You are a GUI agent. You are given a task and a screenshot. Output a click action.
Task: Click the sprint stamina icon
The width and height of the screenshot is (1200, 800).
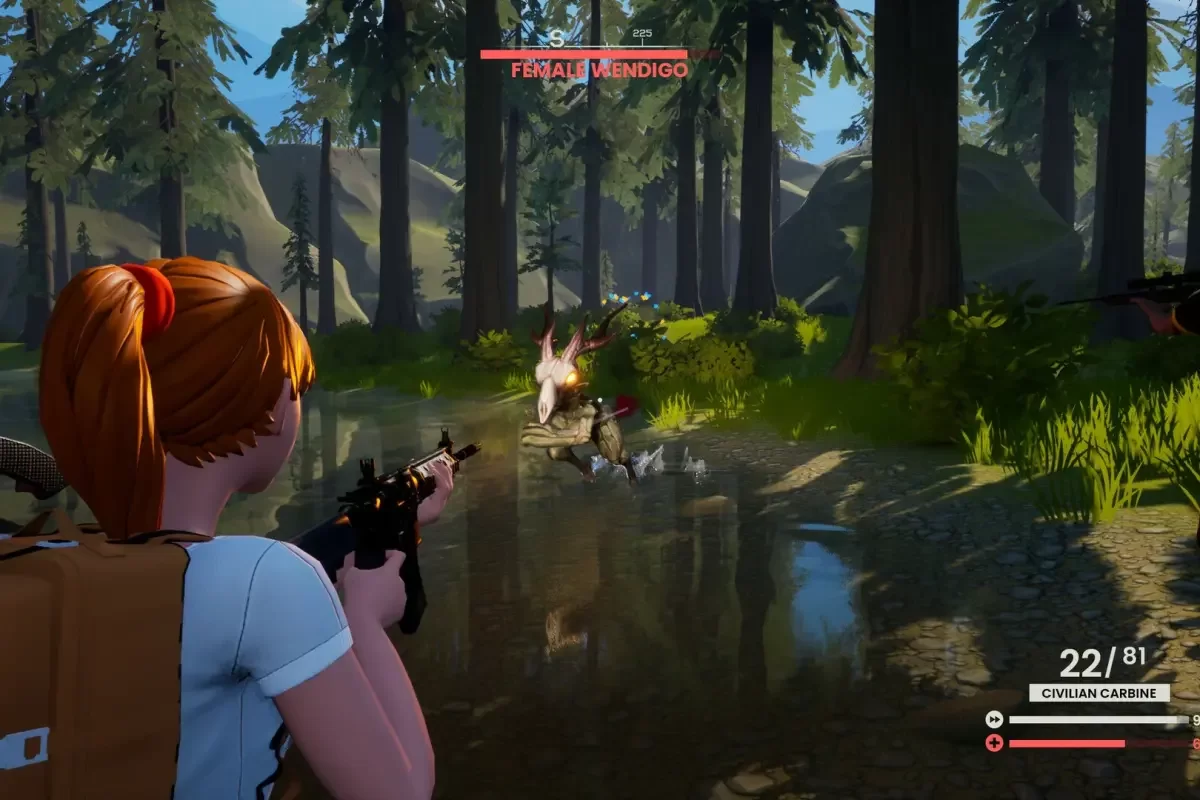pos(994,719)
